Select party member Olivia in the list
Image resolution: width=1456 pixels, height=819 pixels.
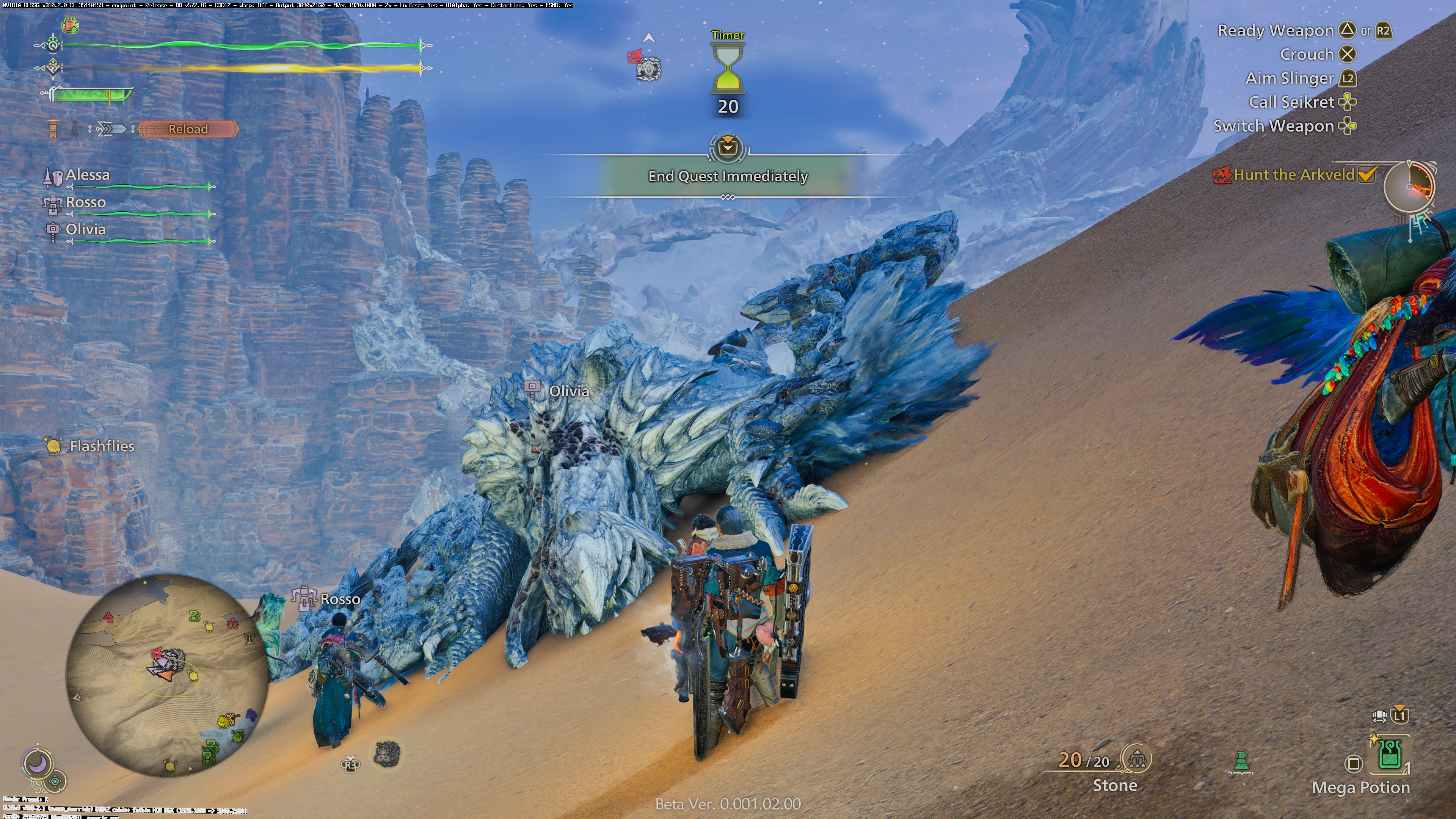tap(85, 229)
